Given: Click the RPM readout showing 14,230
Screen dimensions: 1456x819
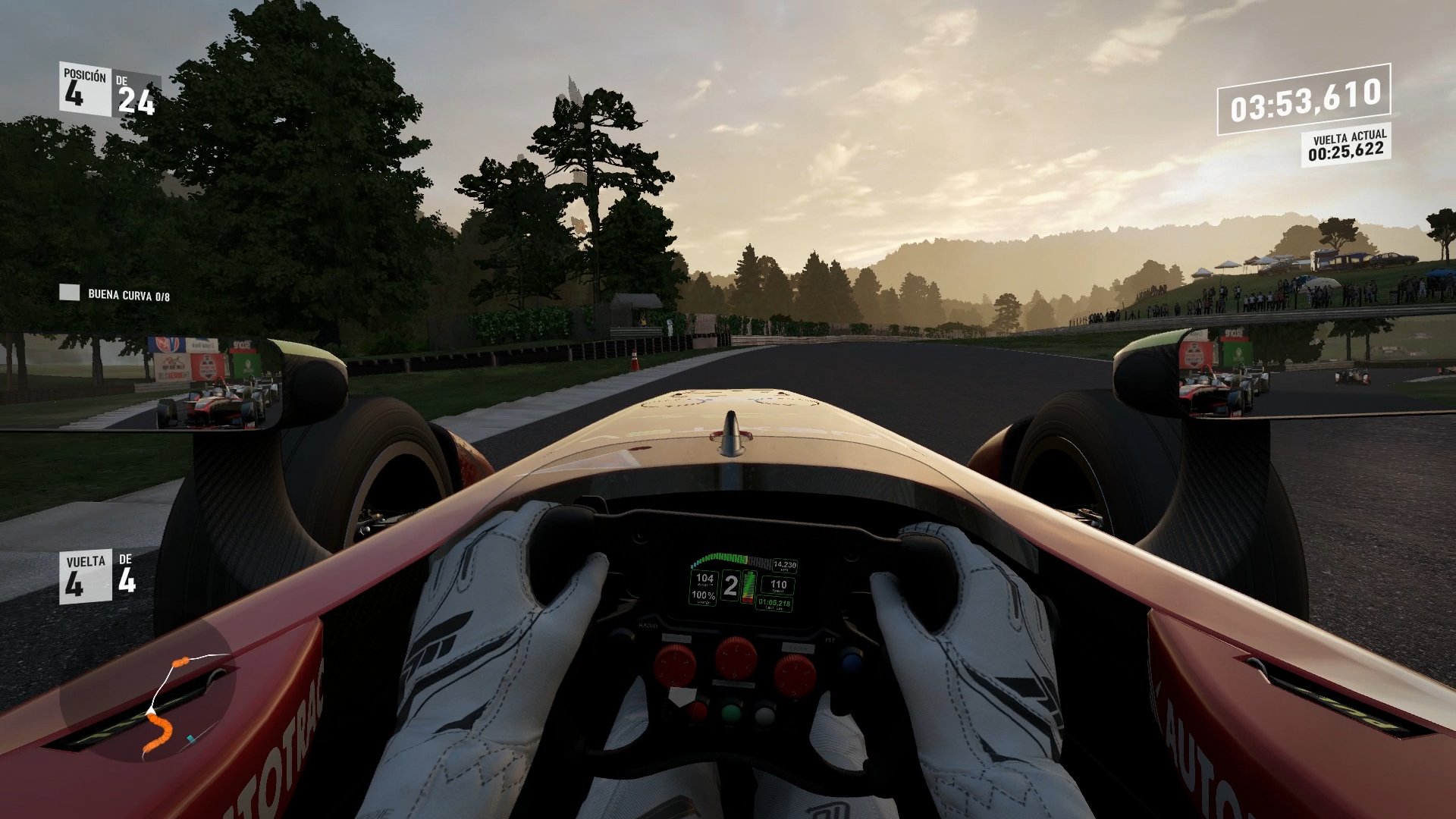Looking at the screenshot, I should [x=785, y=563].
